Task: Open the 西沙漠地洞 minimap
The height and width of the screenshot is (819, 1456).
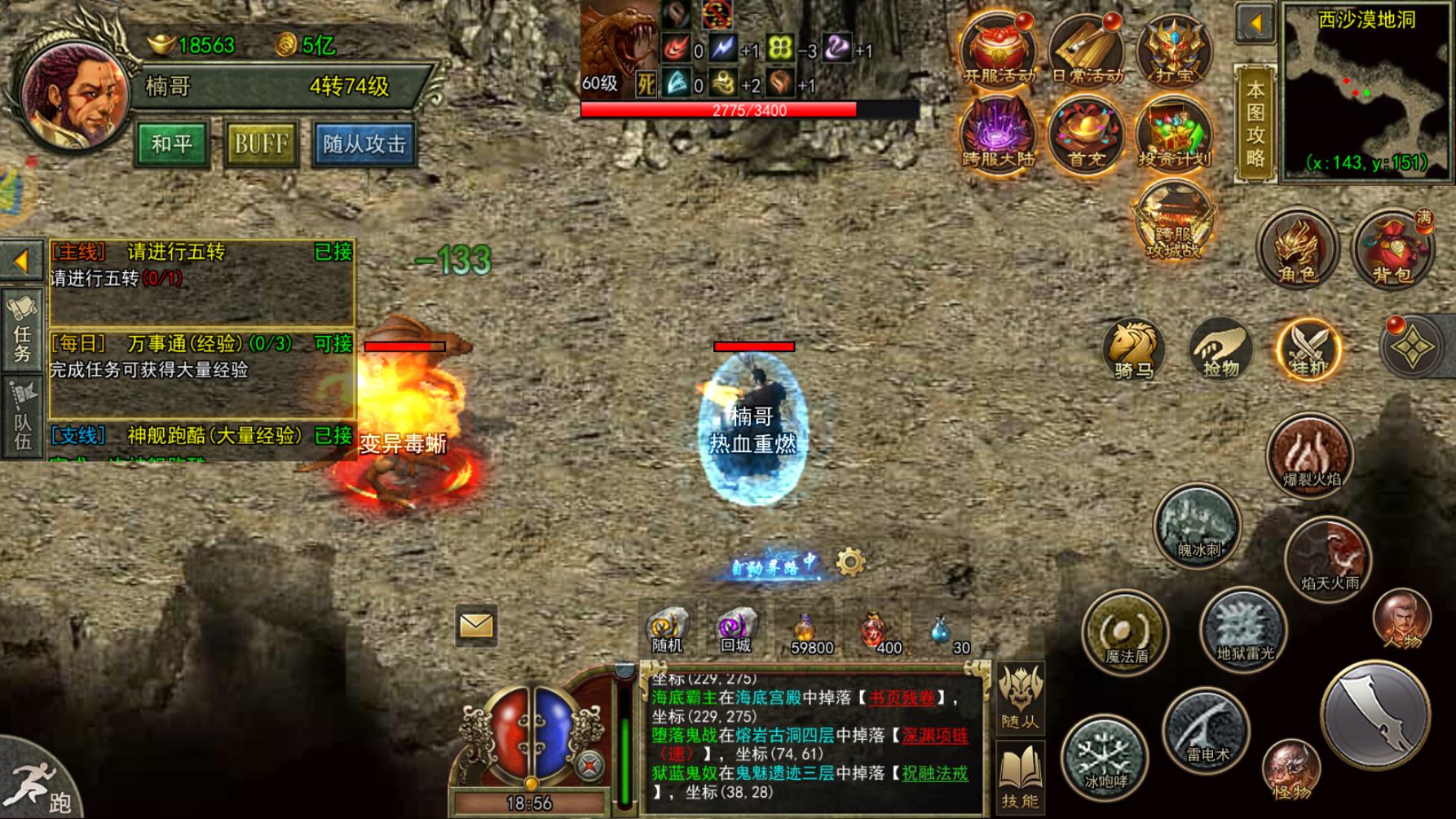Action: (1368, 90)
